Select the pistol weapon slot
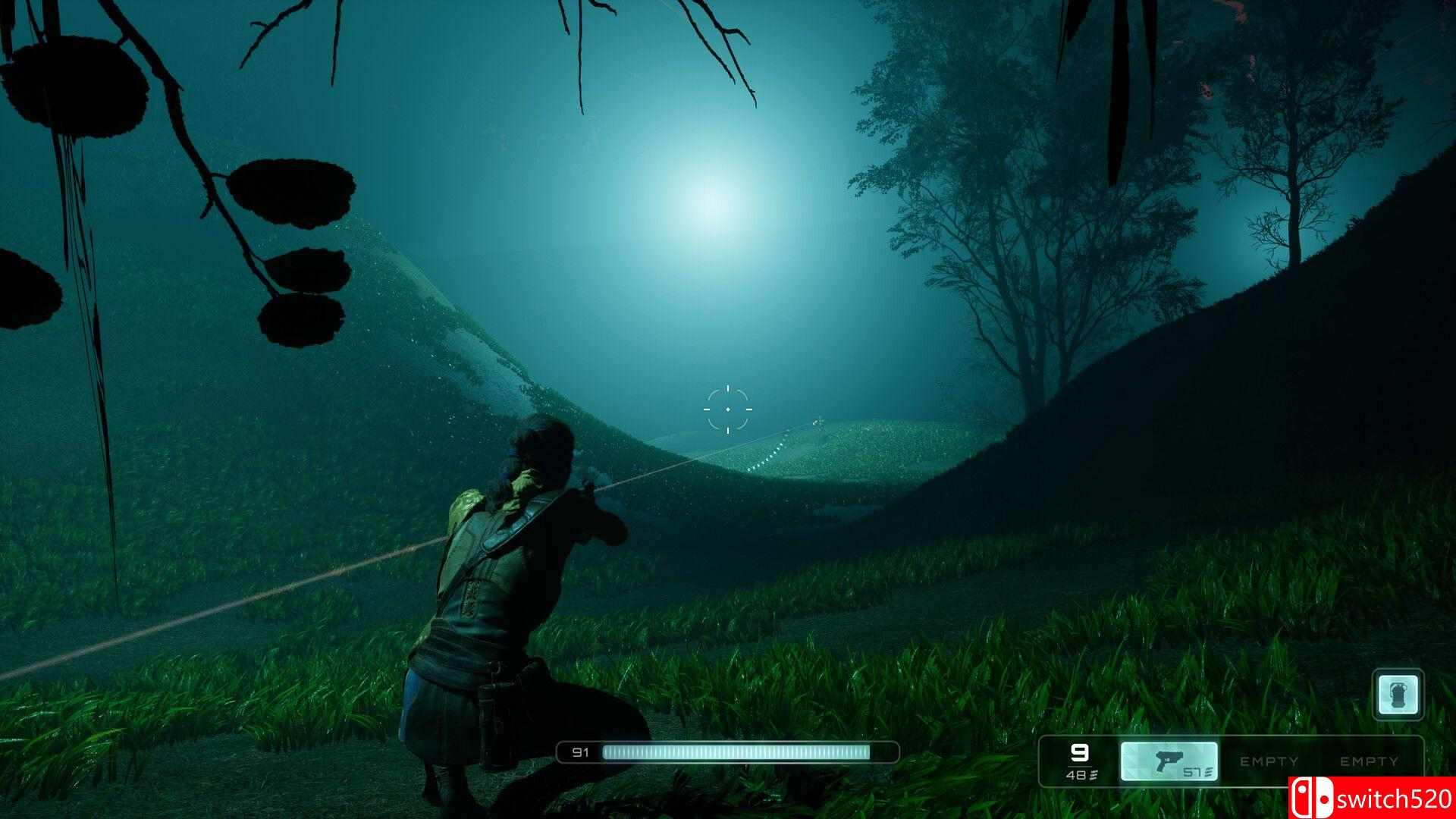Viewport: 1456px width, 819px height. 1169,761
